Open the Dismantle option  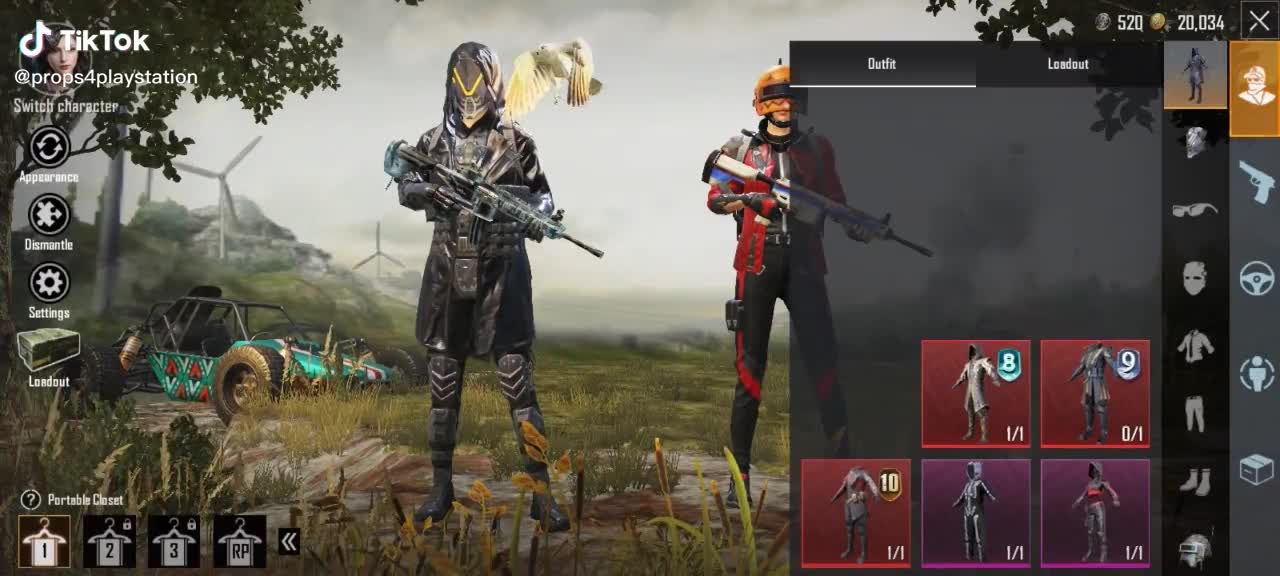pyautogui.click(x=49, y=216)
